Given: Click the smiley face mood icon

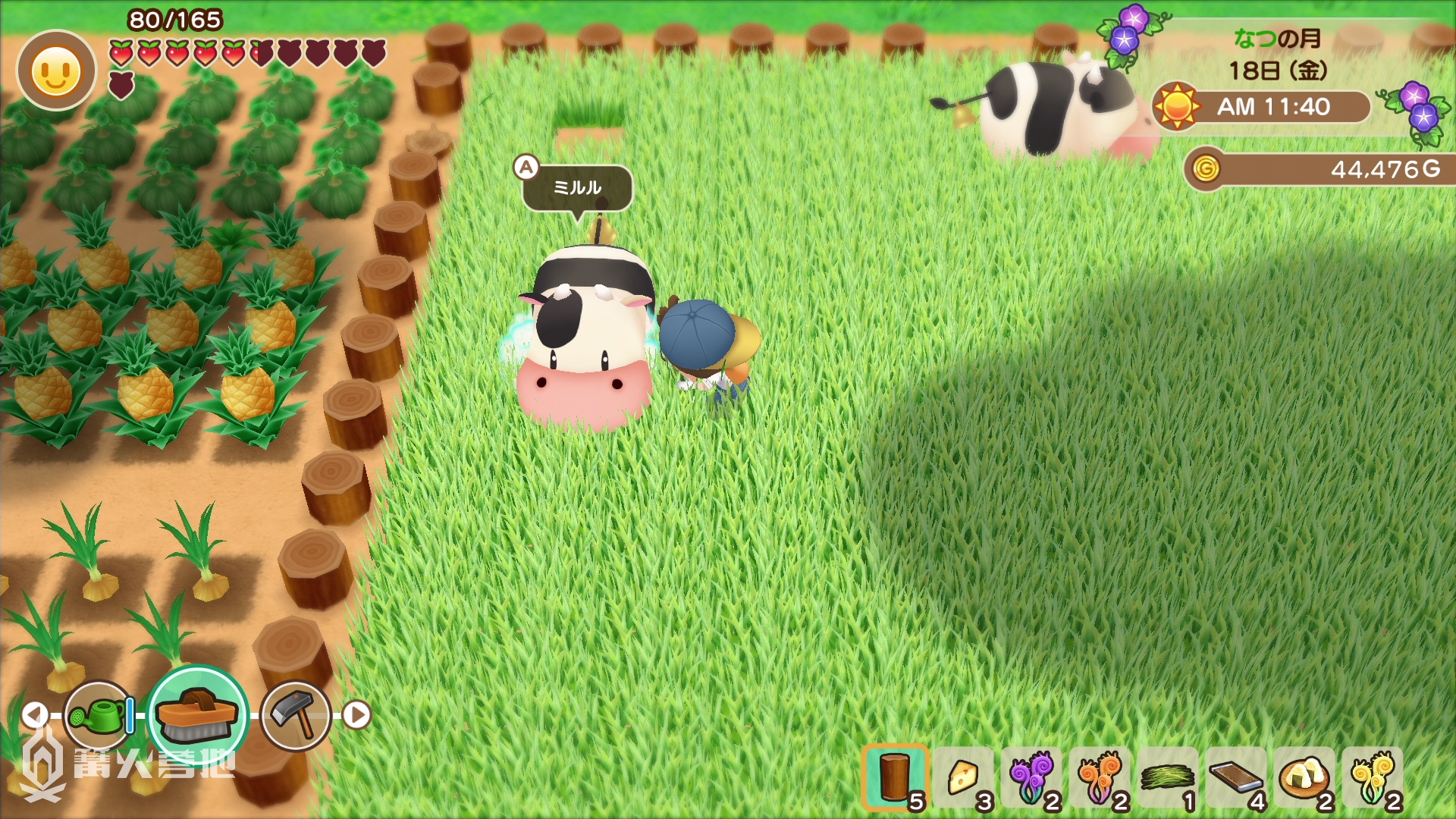Looking at the screenshot, I should 56,72.
